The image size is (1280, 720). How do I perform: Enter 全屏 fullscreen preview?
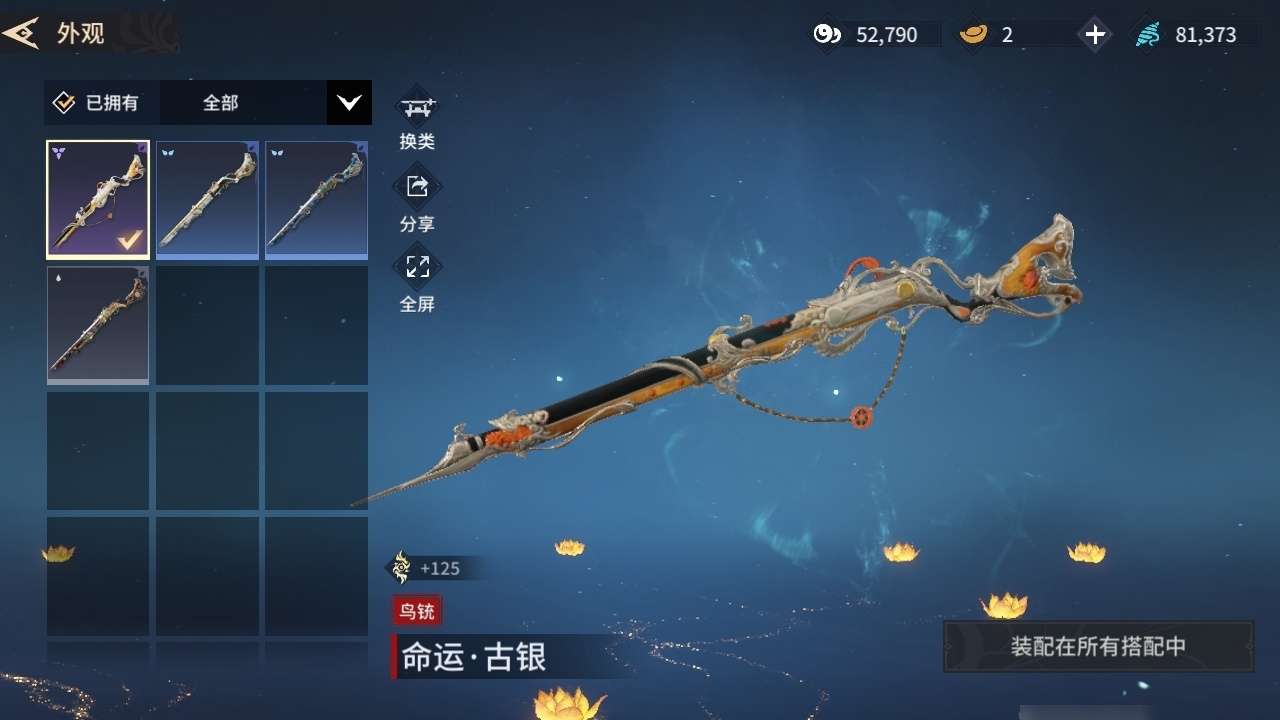click(417, 270)
